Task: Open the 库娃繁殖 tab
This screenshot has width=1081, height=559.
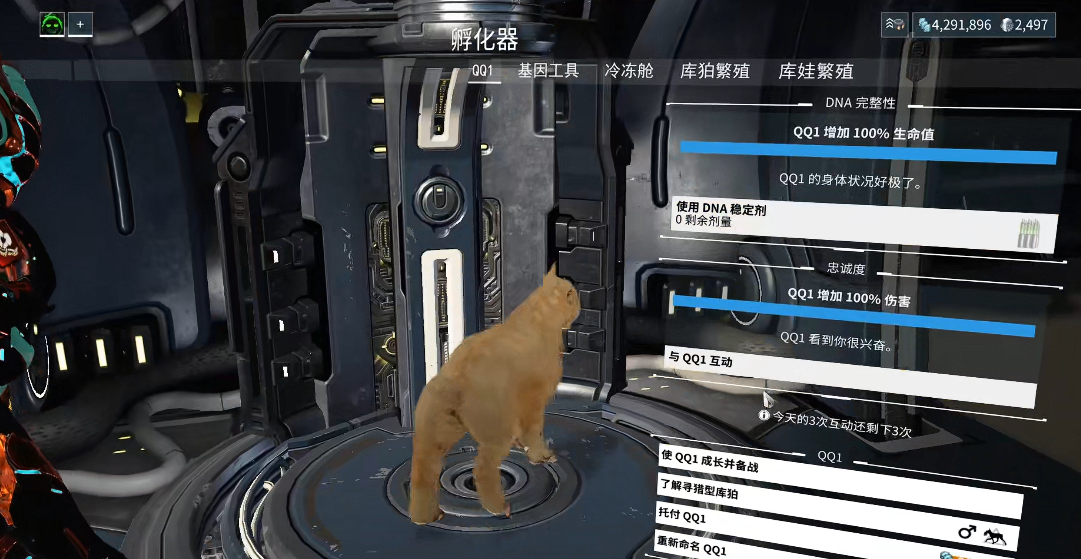Action: coord(816,71)
